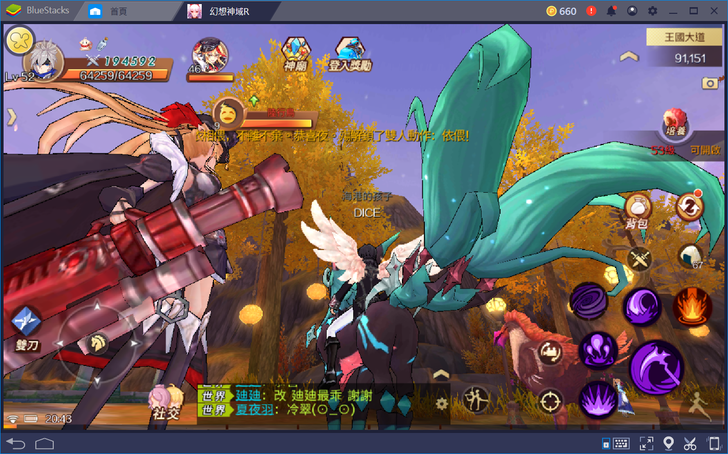Click the BlueStacks back arrow button

(15, 443)
